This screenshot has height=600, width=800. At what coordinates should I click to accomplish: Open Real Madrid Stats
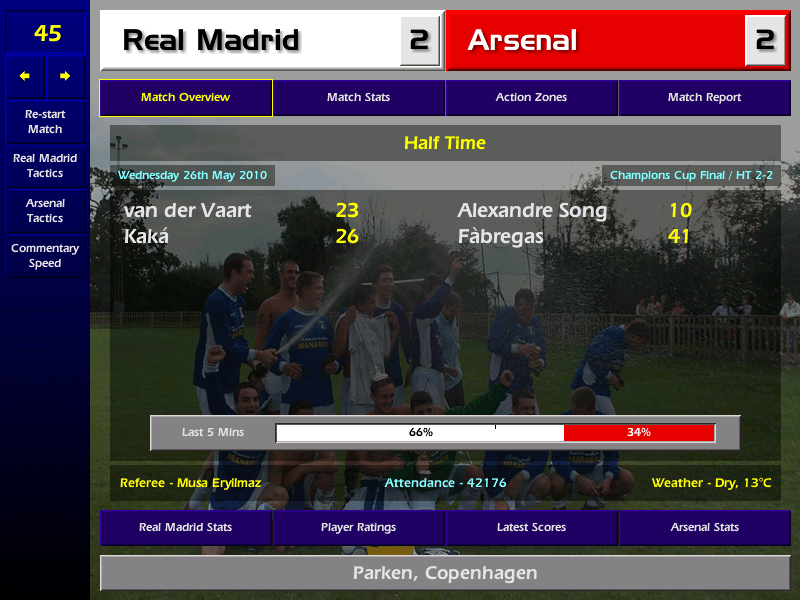click(x=186, y=527)
